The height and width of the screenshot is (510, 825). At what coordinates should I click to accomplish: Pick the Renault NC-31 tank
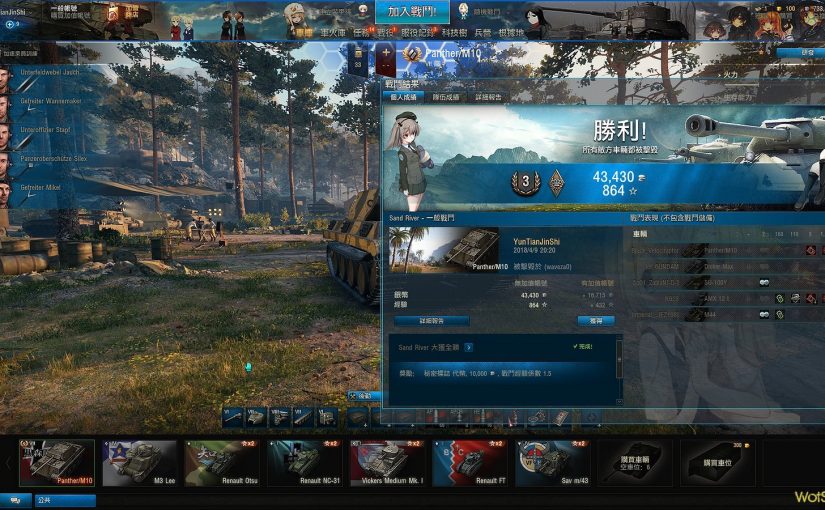tap(304, 462)
